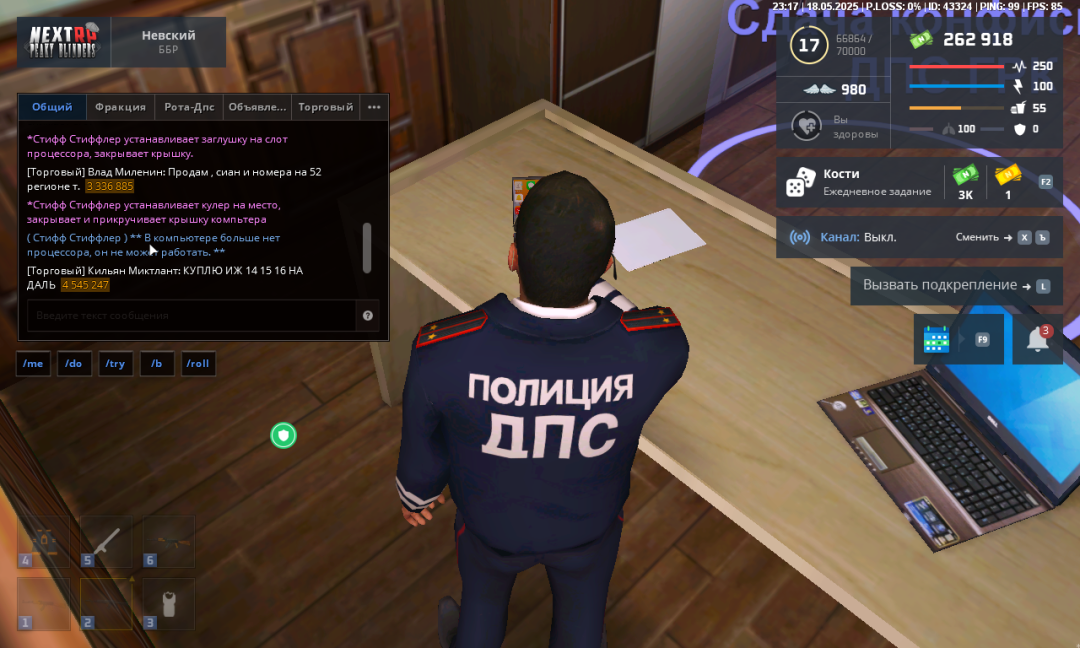The height and width of the screenshot is (648, 1080).
Task: Switch to the Торговый chat tab
Action: (x=325, y=107)
